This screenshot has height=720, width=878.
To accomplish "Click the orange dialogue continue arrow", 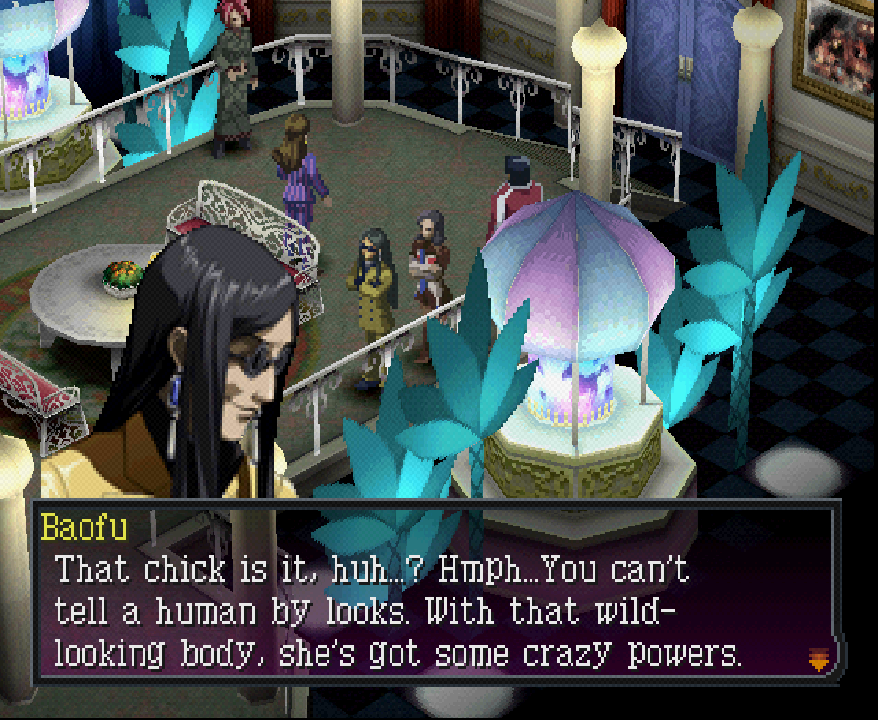I will (818, 658).
